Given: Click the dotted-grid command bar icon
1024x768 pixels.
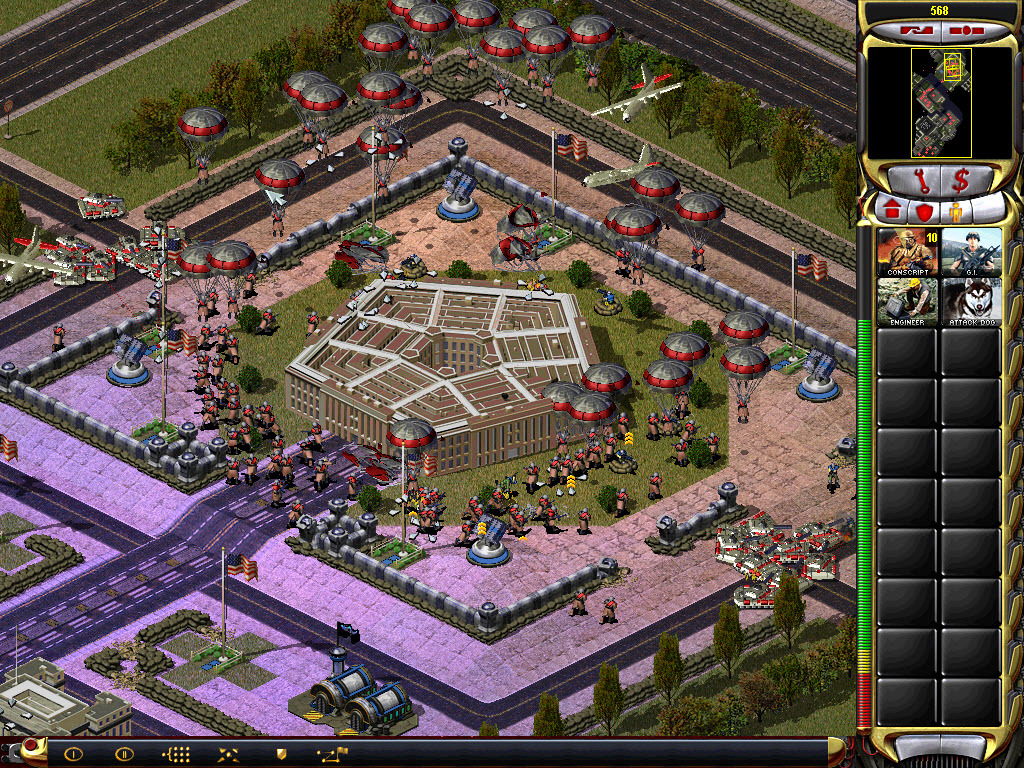Looking at the screenshot, I should [176, 754].
